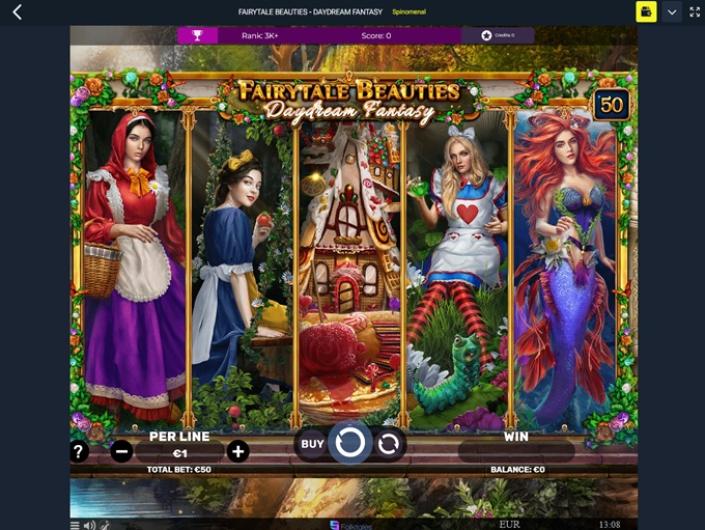Open the trophy leaderboard
Screen dimensions: 705x530
pos(198,36)
